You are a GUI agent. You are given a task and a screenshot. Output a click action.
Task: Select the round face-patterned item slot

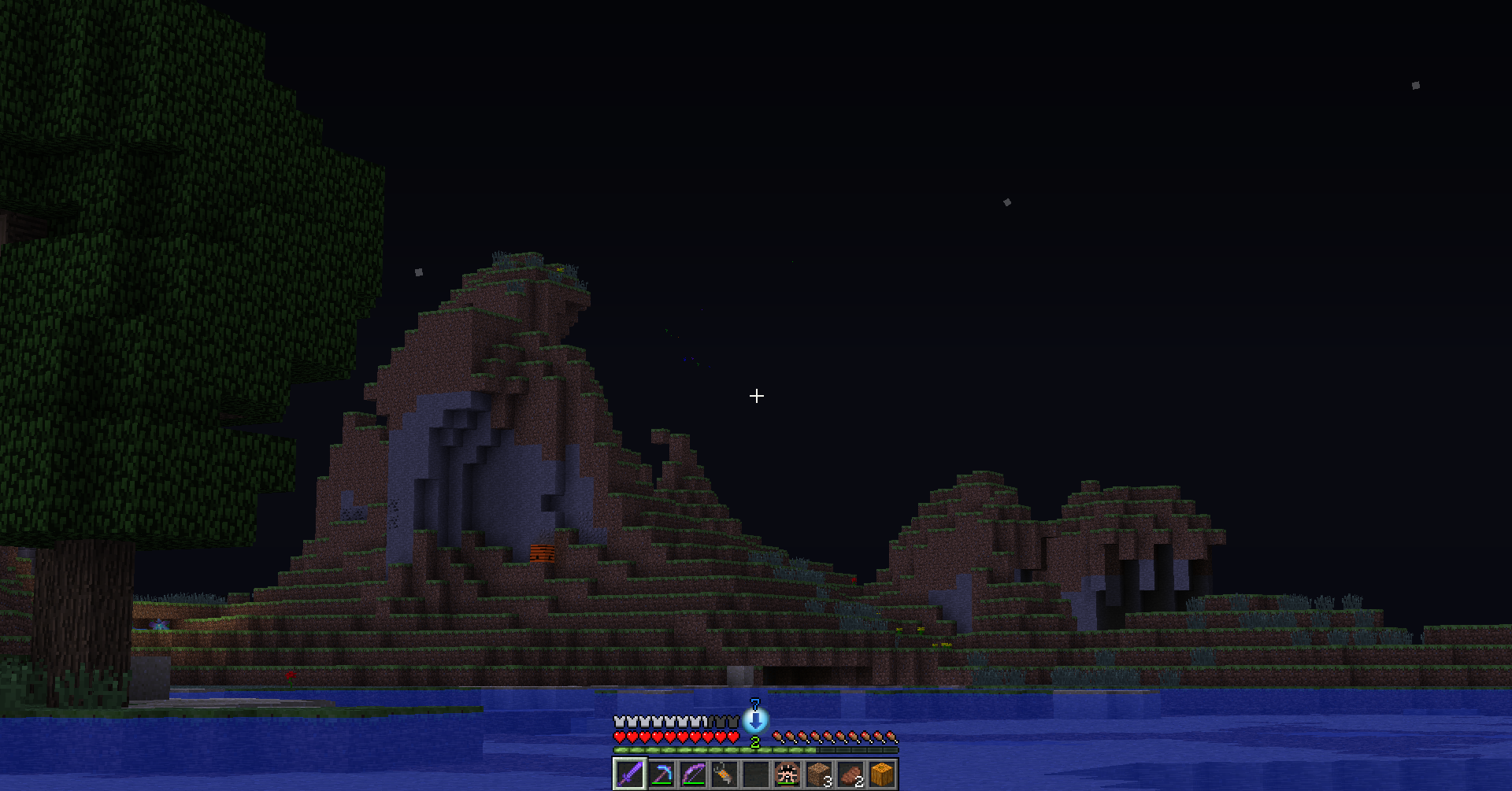(x=787, y=774)
